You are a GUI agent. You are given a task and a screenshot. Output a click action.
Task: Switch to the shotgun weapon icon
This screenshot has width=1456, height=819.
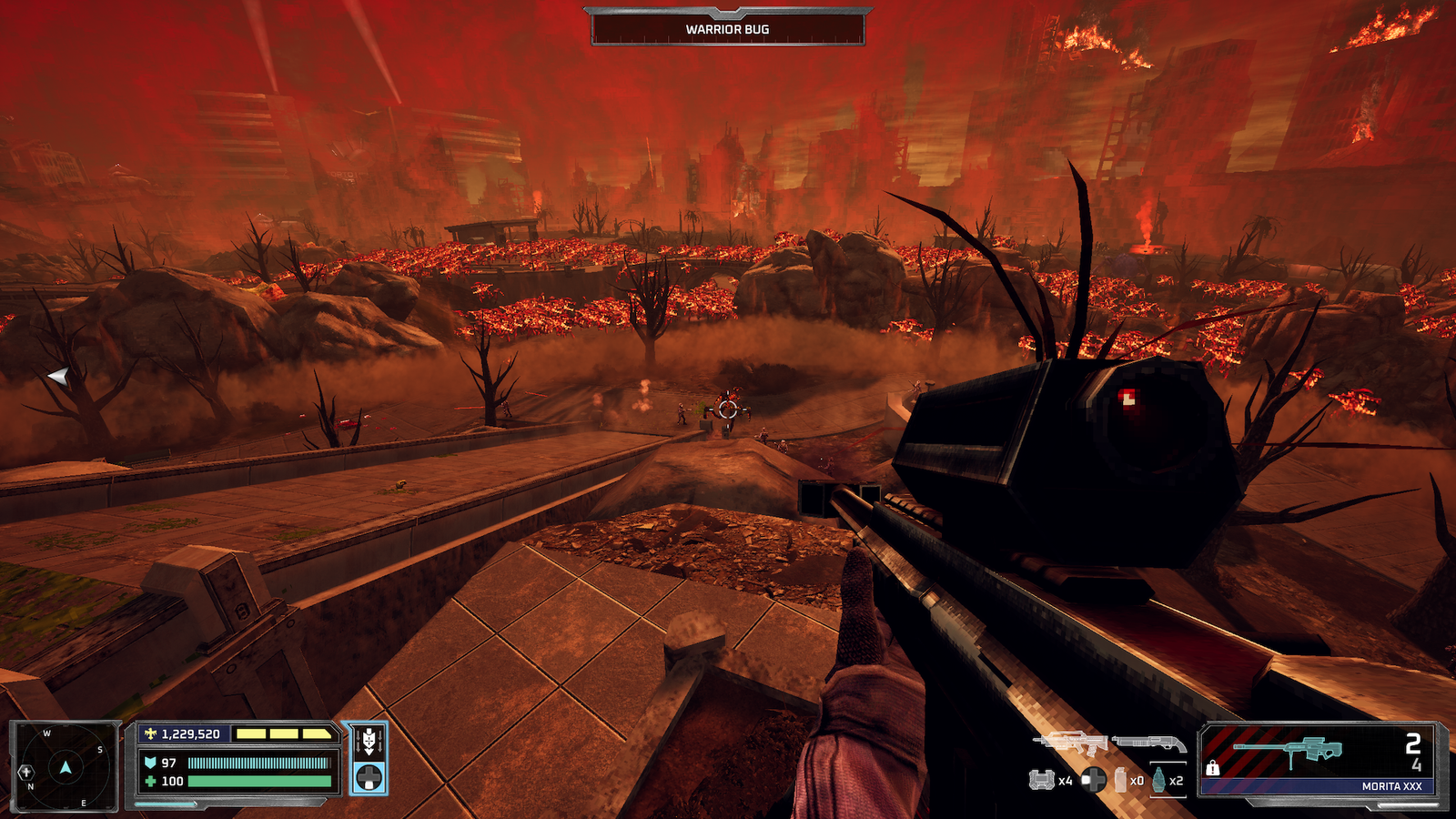[1150, 743]
